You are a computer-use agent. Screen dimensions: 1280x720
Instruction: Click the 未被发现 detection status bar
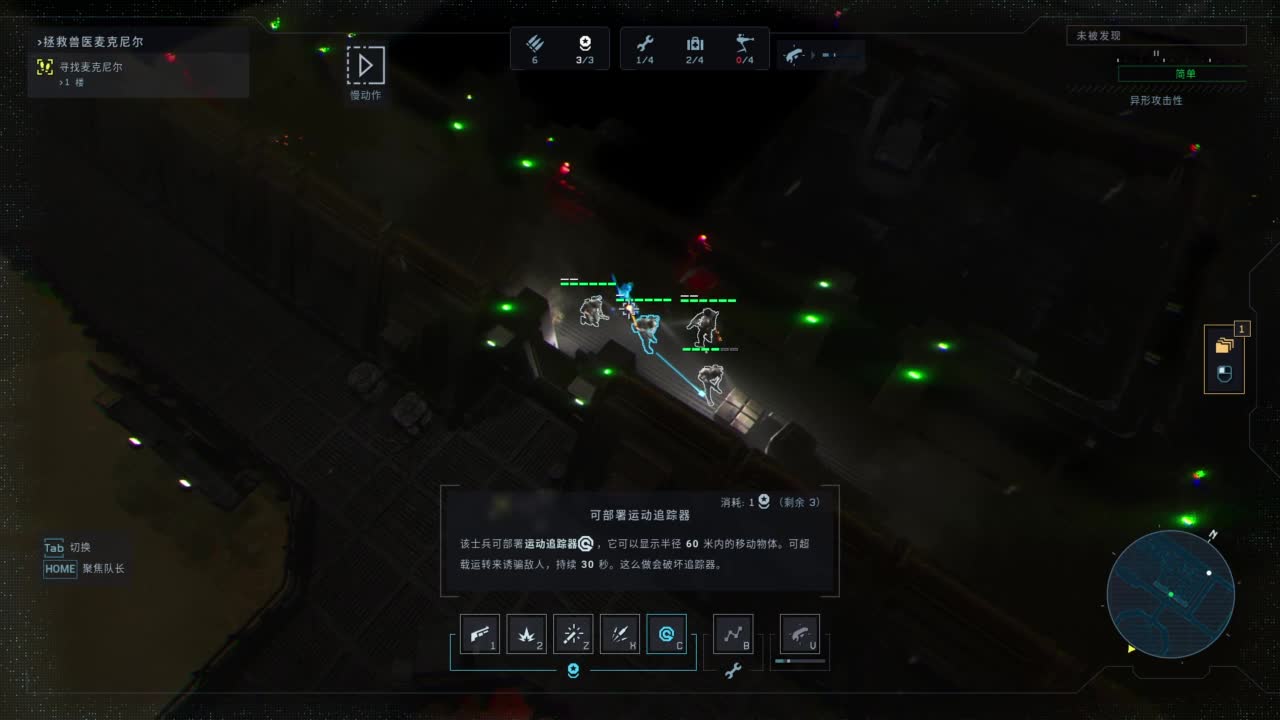tap(1156, 33)
